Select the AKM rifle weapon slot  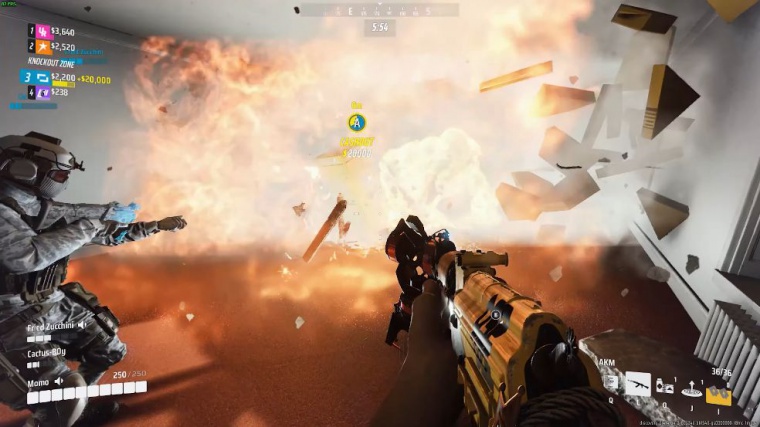[x=637, y=383]
